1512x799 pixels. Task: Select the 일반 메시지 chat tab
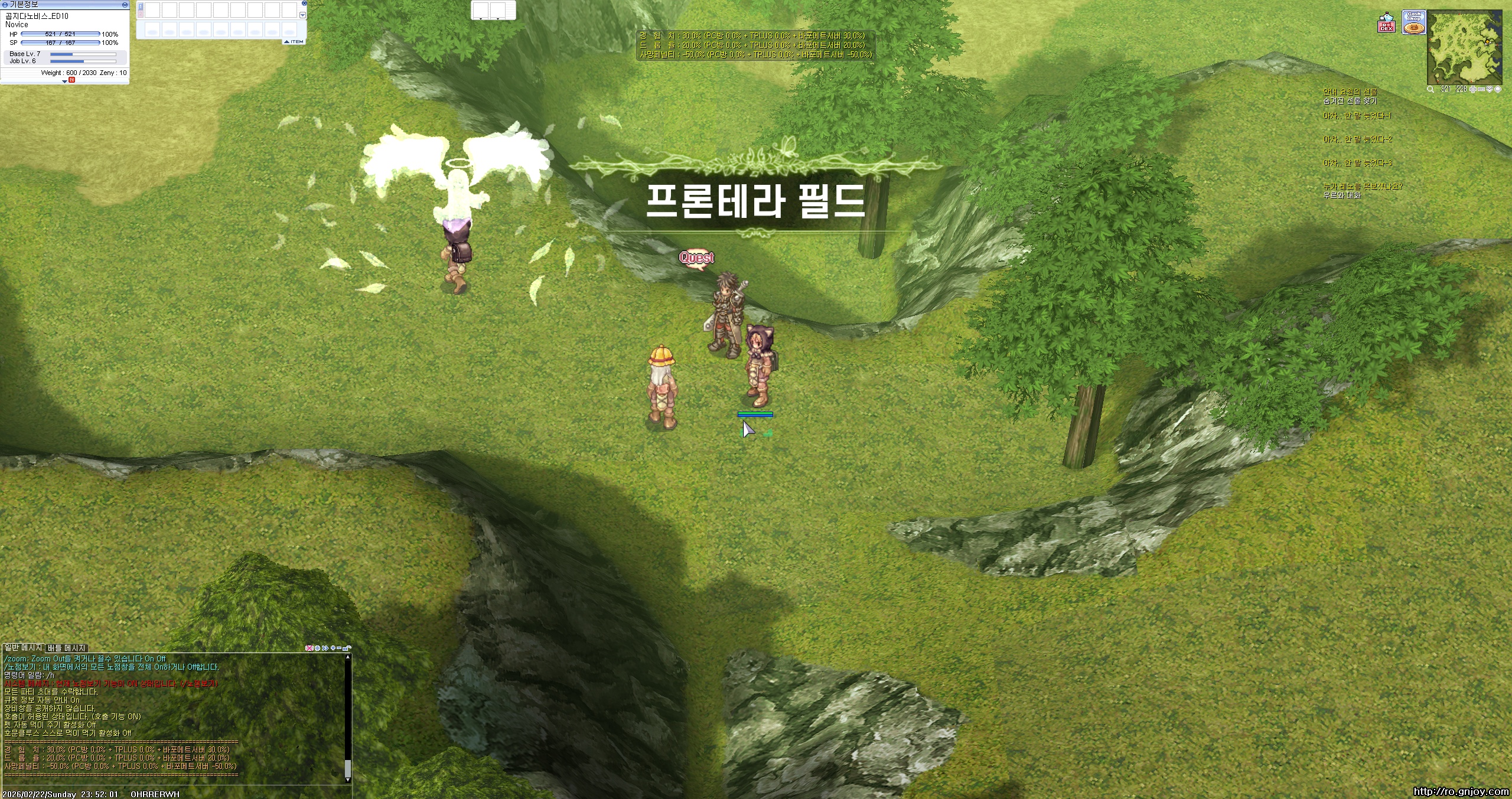pos(22,647)
